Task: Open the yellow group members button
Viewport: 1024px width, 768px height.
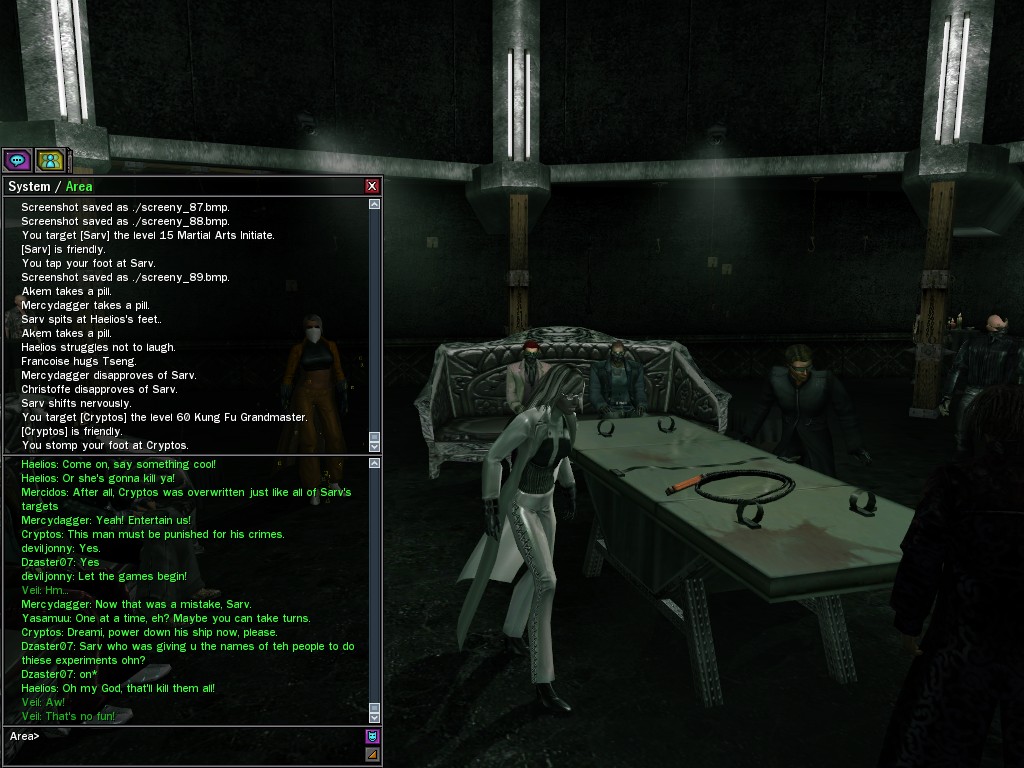Action: tap(49, 159)
